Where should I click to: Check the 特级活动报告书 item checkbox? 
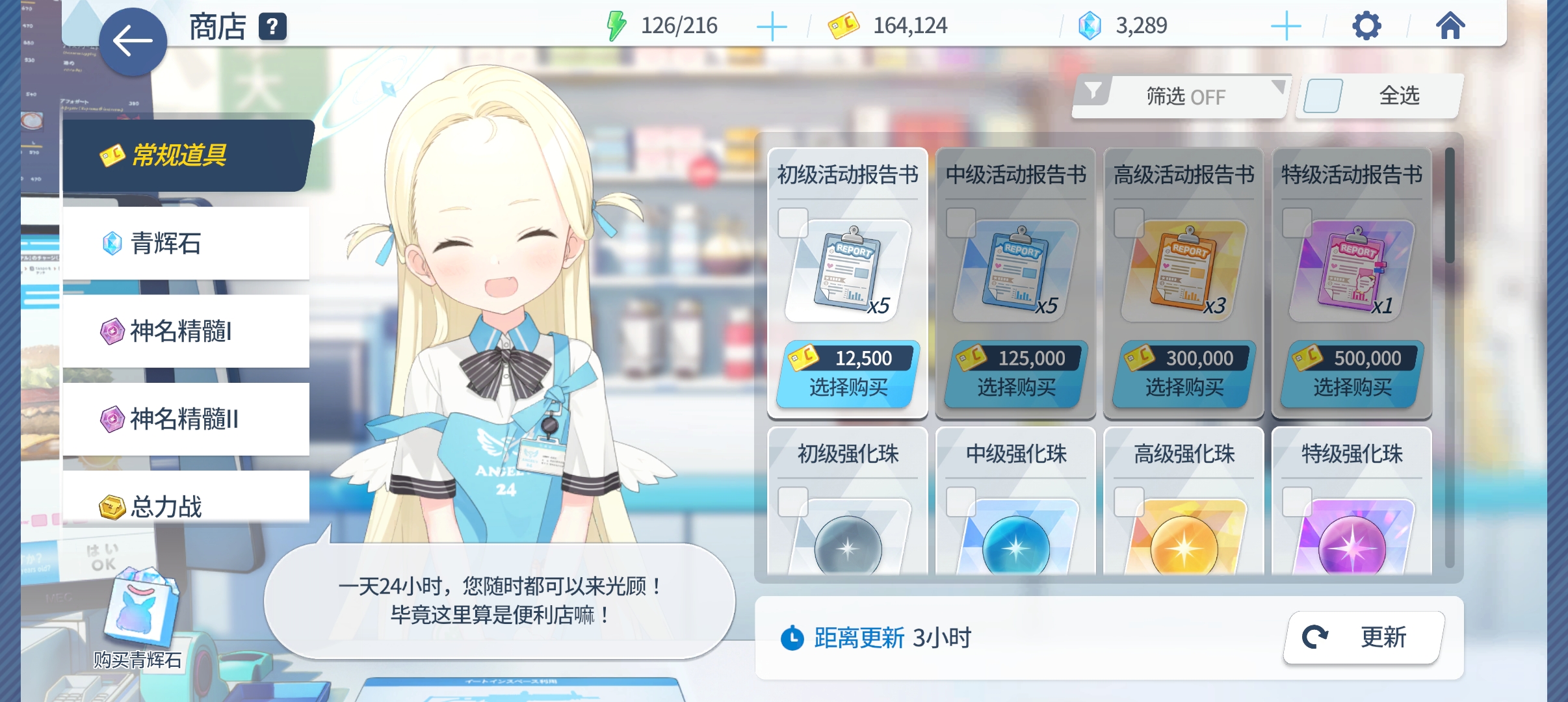point(1299,223)
